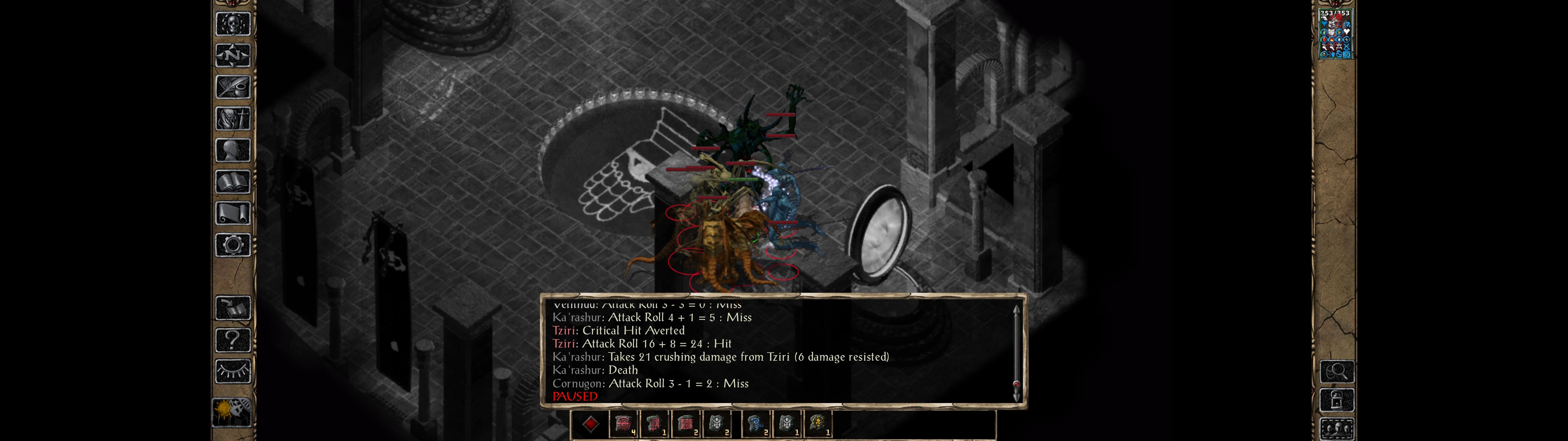Open the mage spellbook

(x=232, y=182)
